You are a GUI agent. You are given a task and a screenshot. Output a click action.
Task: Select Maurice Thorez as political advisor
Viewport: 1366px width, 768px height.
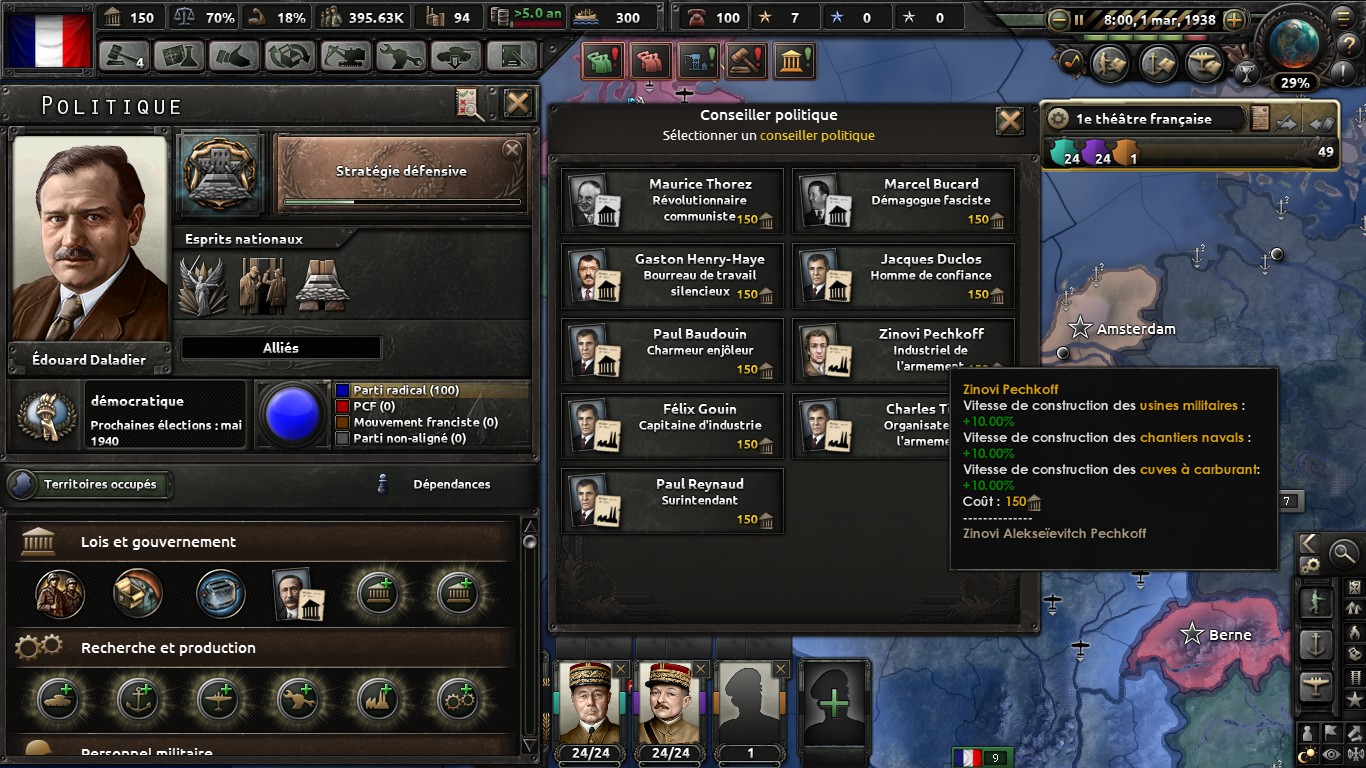(672, 201)
